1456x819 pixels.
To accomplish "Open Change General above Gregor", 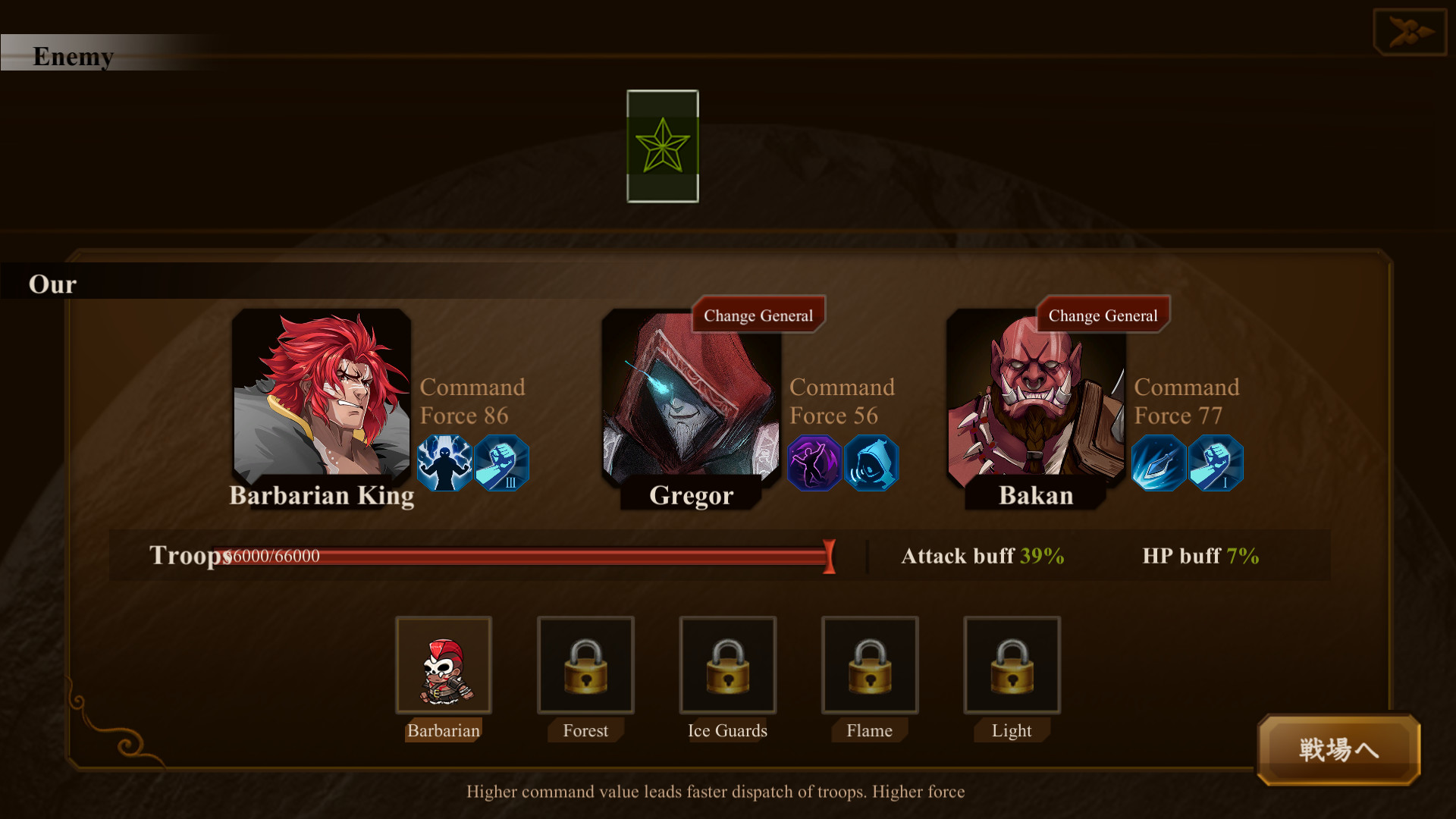I will coord(758,314).
